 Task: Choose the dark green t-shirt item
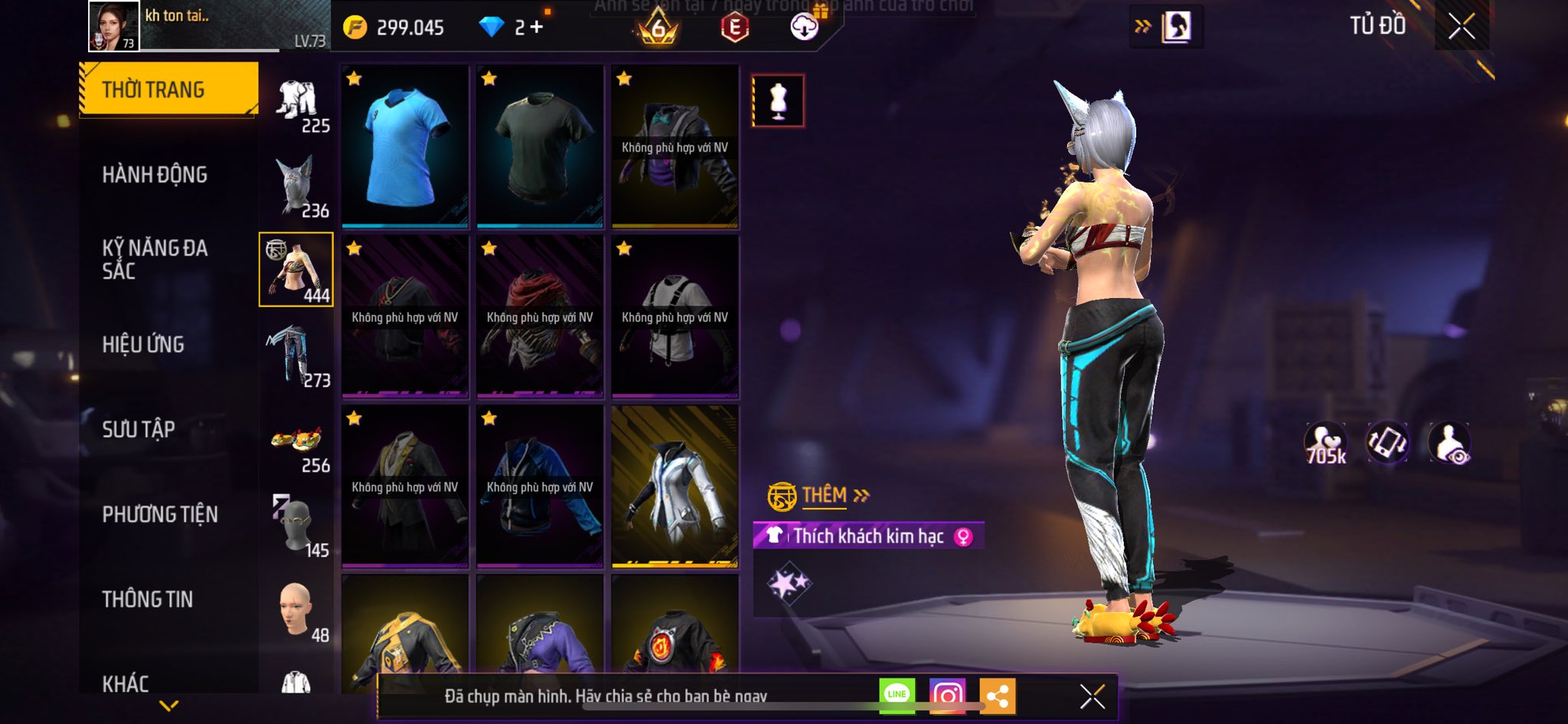540,147
